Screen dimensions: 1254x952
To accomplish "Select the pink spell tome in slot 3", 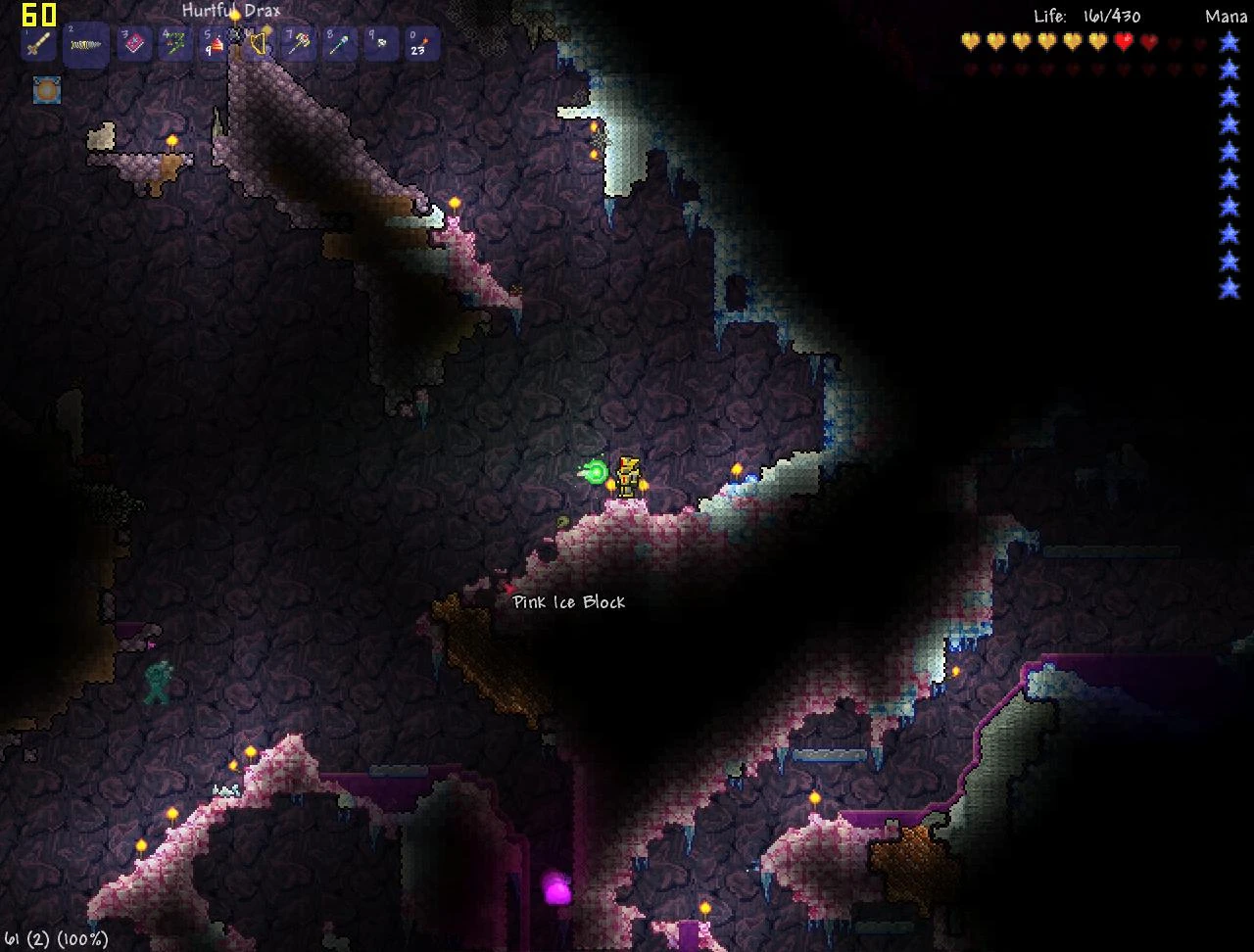I will click(x=133, y=44).
